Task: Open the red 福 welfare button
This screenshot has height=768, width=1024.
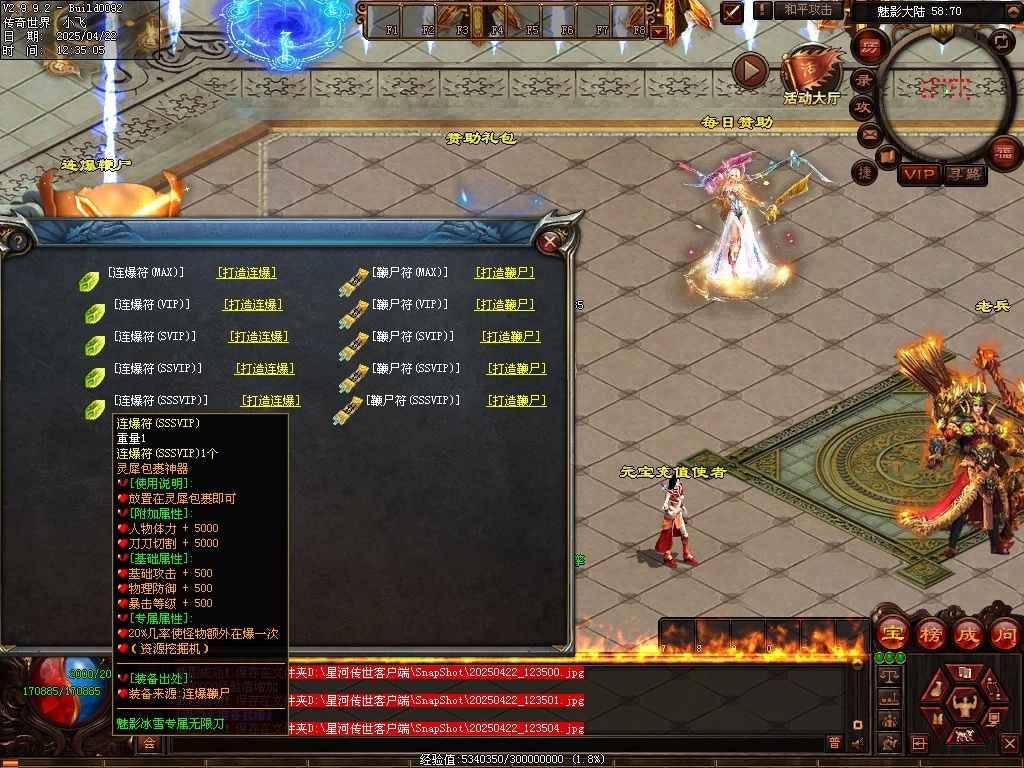Action: pyautogui.click(x=1003, y=151)
